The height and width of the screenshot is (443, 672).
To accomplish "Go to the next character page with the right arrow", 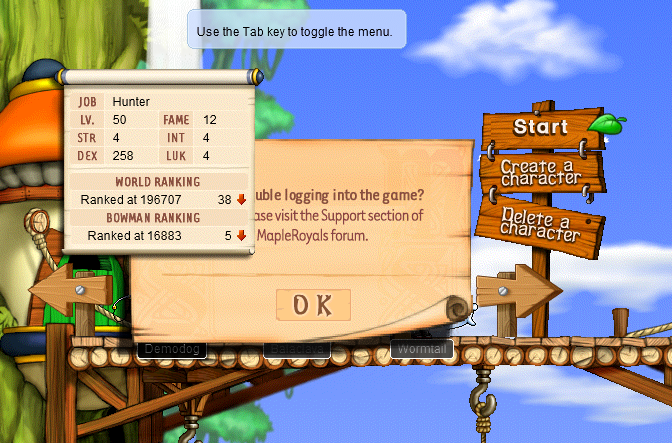I will (517, 291).
